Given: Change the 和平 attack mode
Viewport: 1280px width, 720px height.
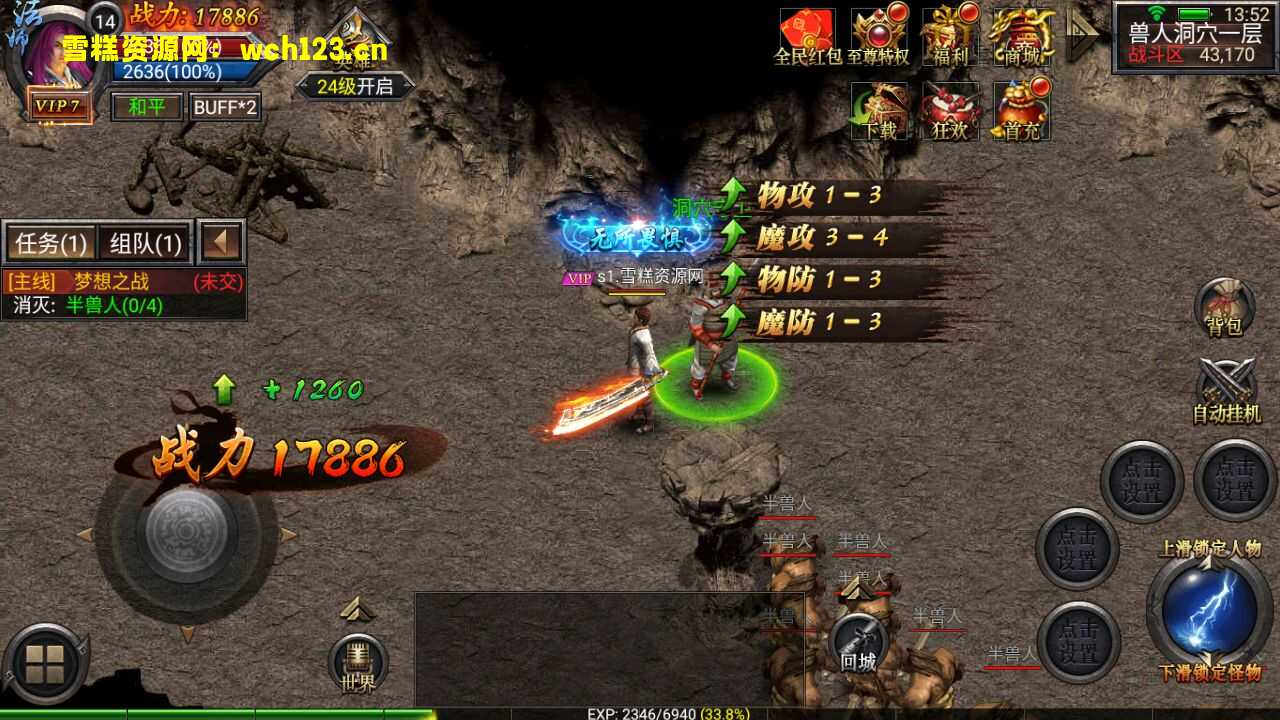Looking at the screenshot, I should pyautogui.click(x=146, y=106).
